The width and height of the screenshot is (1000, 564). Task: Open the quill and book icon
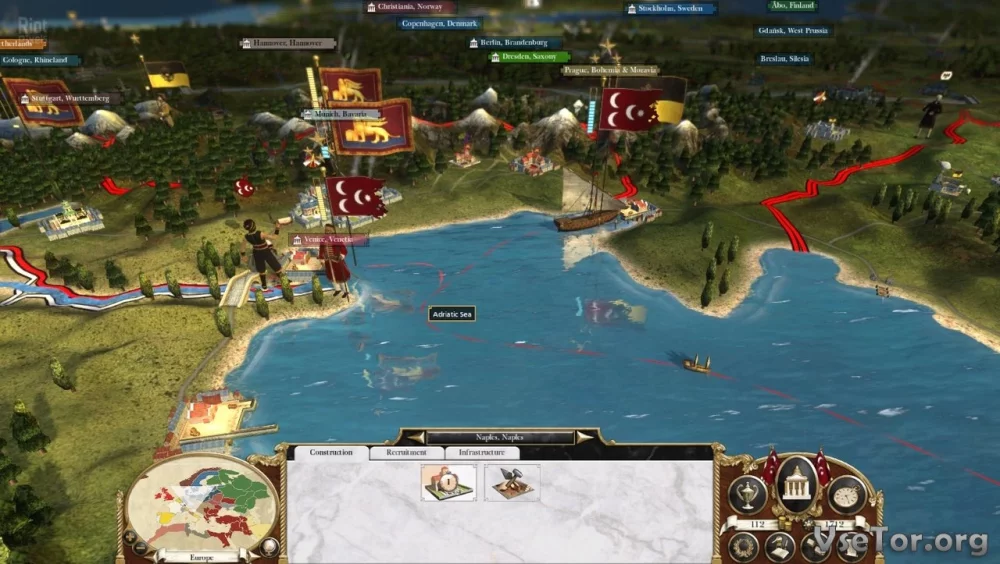[x=780, y=547]
